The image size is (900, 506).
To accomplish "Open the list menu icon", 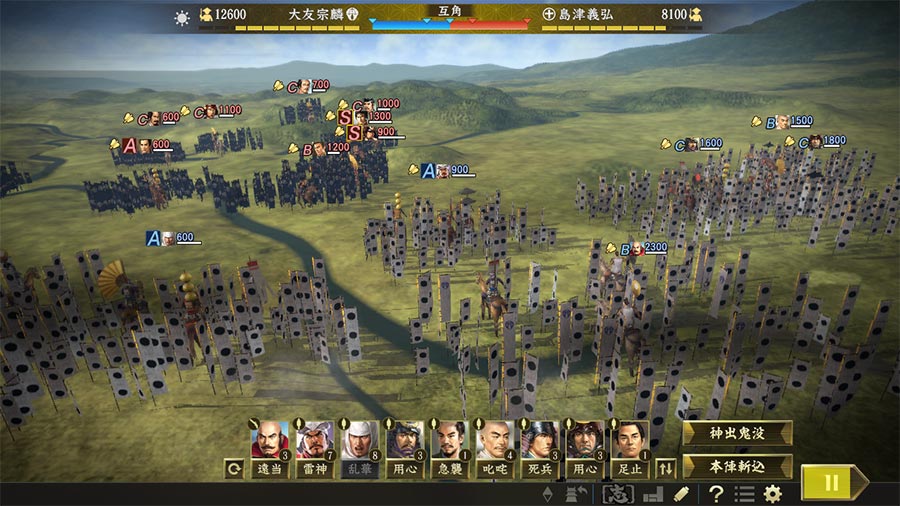I will (744, 494).
